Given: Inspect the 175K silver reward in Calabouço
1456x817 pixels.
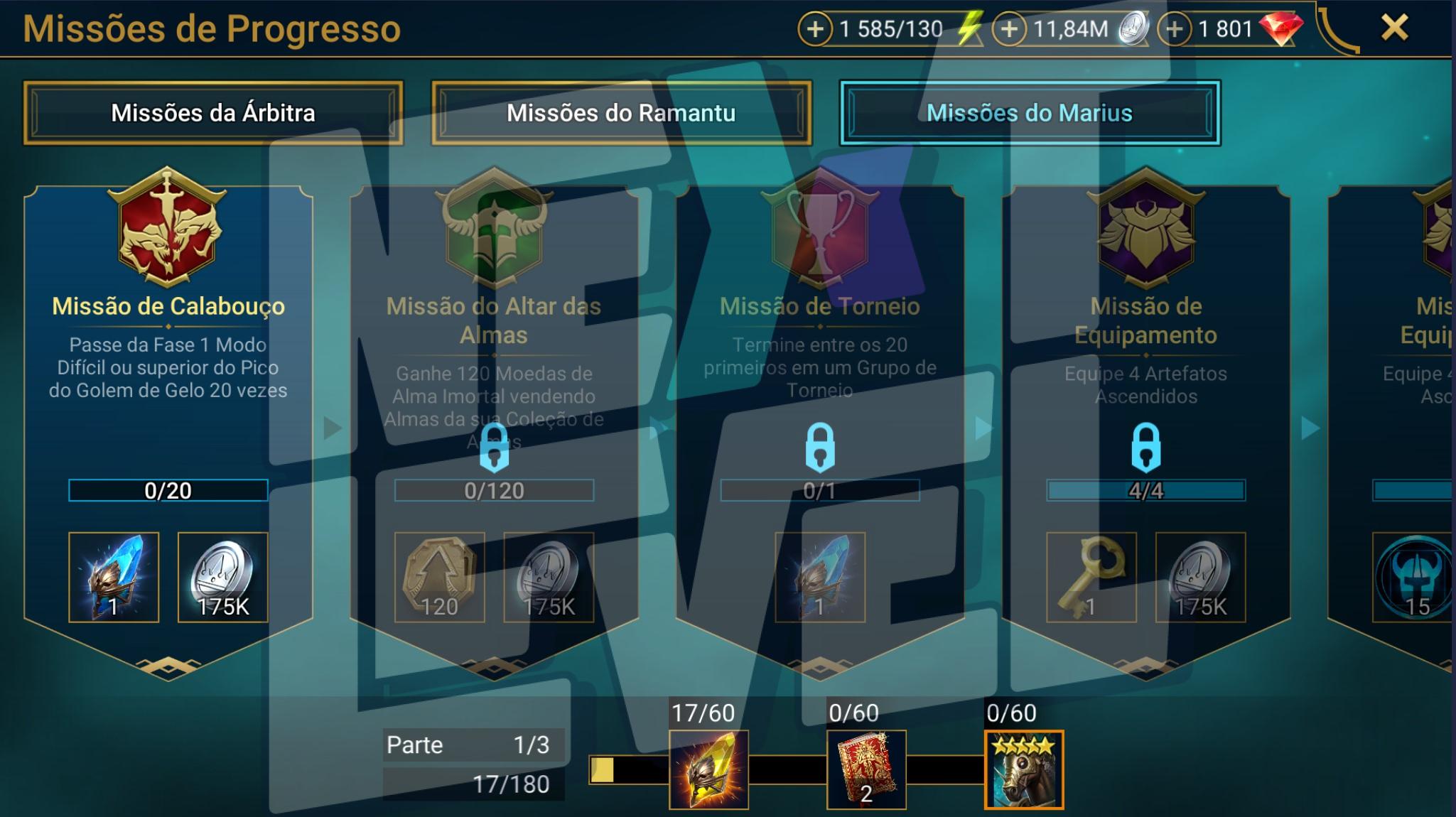Looking at the screenshot, I should [222, 577].
